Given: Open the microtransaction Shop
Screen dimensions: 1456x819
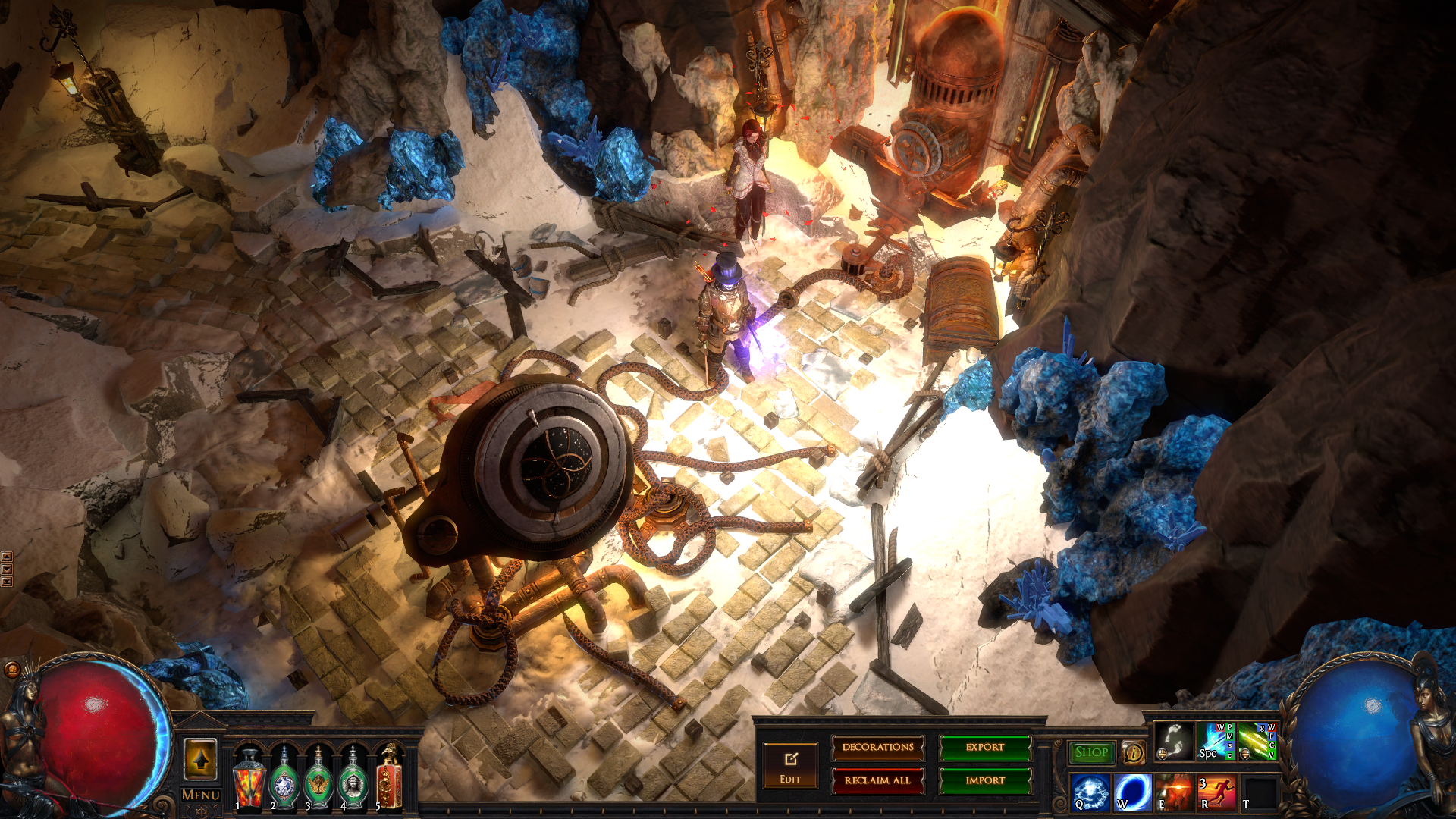Looking at the screenshot, I should [1091, 752].
